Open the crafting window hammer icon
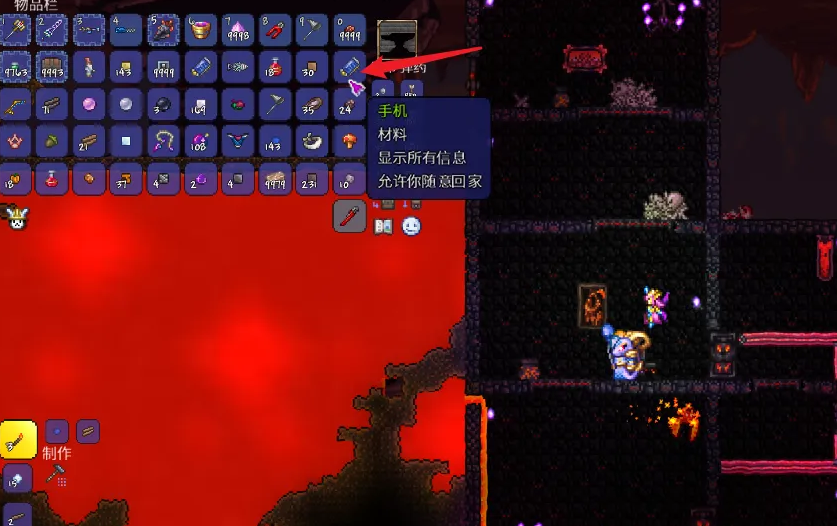The width and height of the screenshot is (837, 526). [57, 476]
